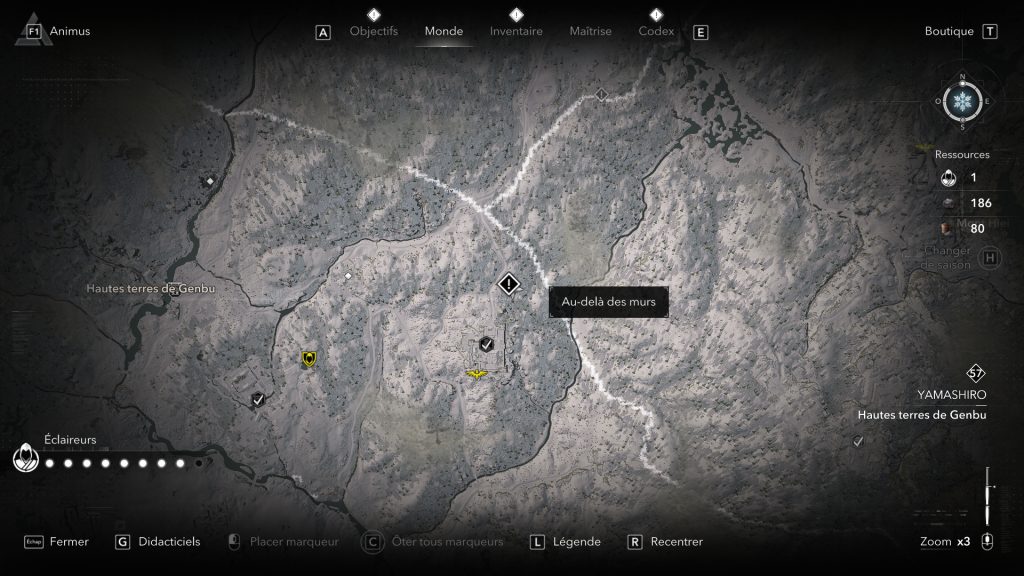The image size is (1024, 576).
Task: Open the Animus menu
Action: [70, 31]
